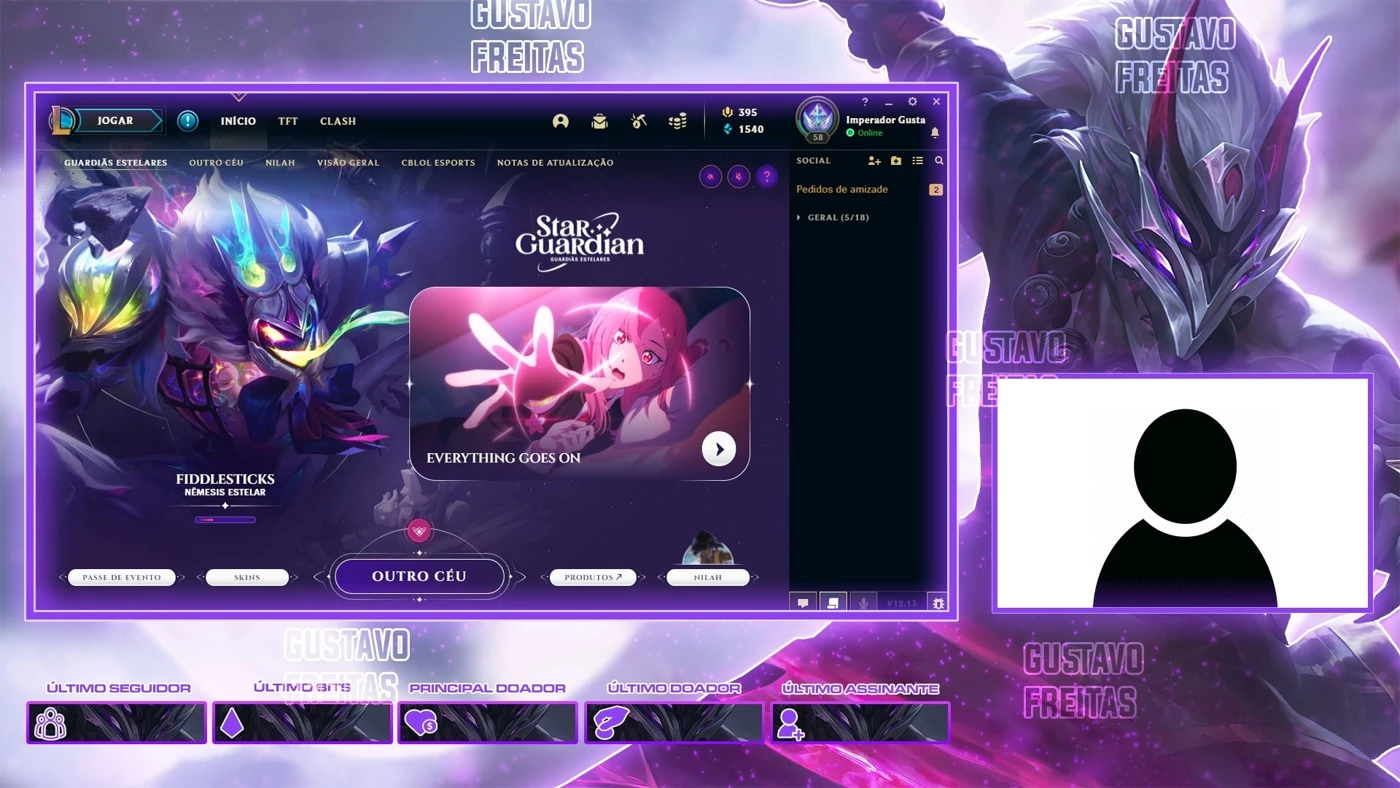Open Hextech crafting hammer icon

pos(638,120)
